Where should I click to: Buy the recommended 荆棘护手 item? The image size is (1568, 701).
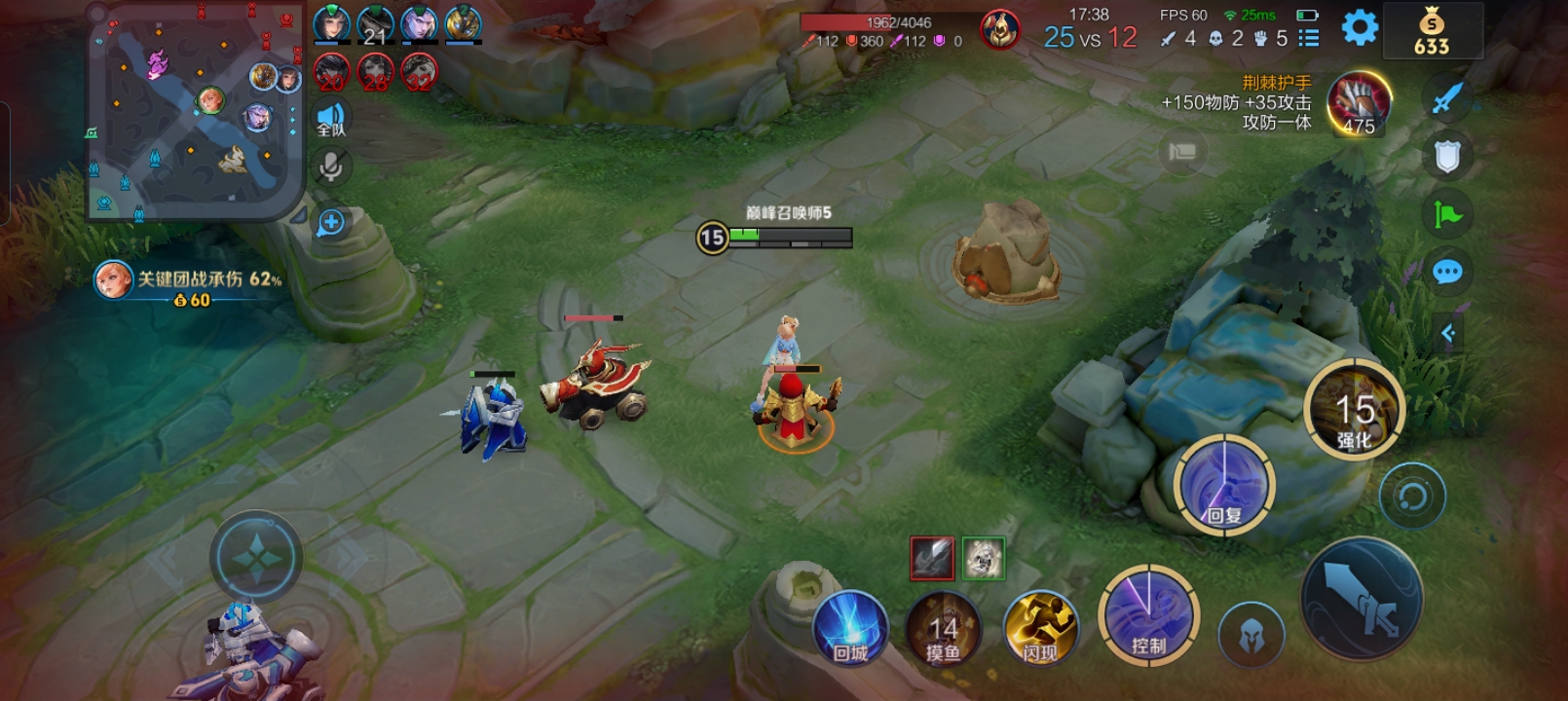1360,102
